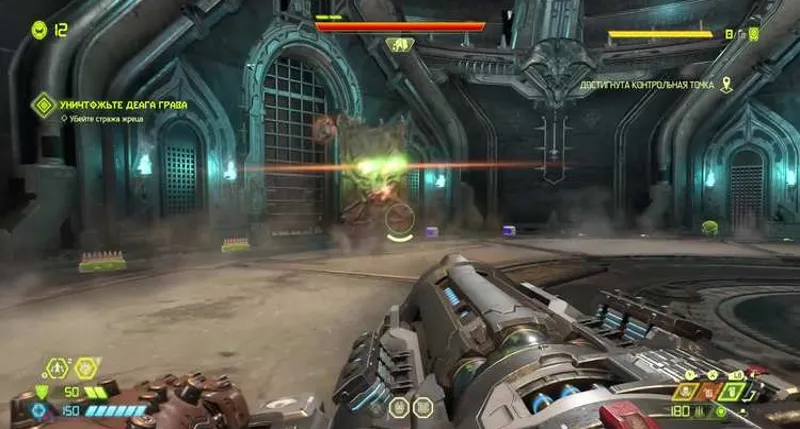
Task: Click the checkpoint reached location marker icon
Action: pyautogui.click(x=727, y=85)
